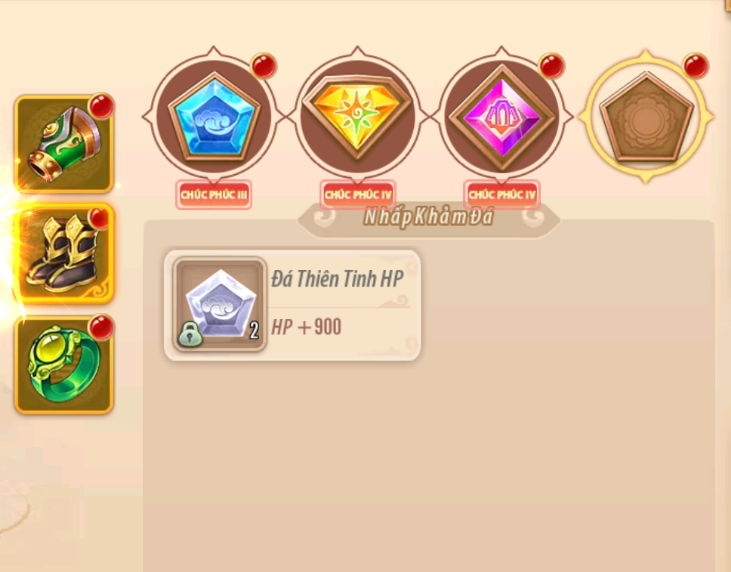Viewport: 731px width, 572px height.
Task: Click the blue pentagon gem socket
Action: tap(212, 117)
